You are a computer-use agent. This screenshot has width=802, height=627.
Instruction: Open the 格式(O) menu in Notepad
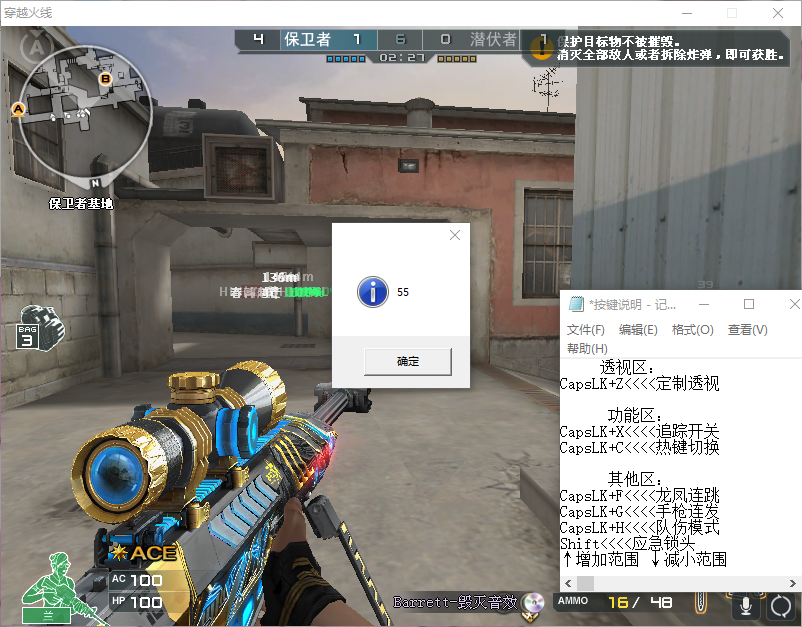(693, 330)
